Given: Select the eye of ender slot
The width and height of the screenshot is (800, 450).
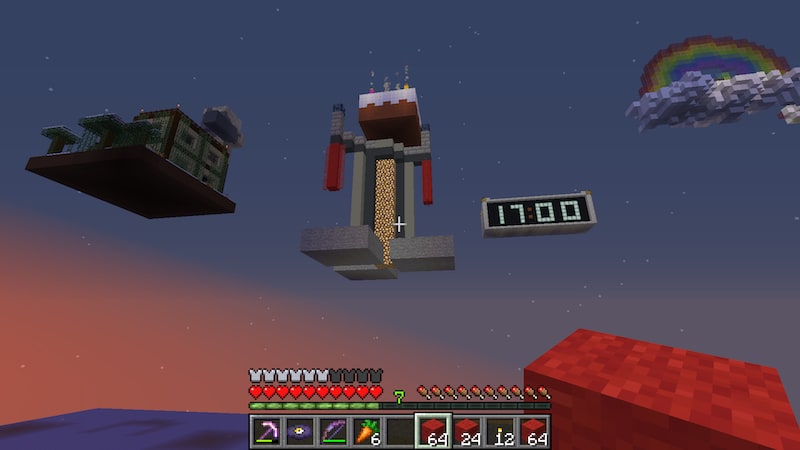Looking at the screenshot, I should [299, 432].
